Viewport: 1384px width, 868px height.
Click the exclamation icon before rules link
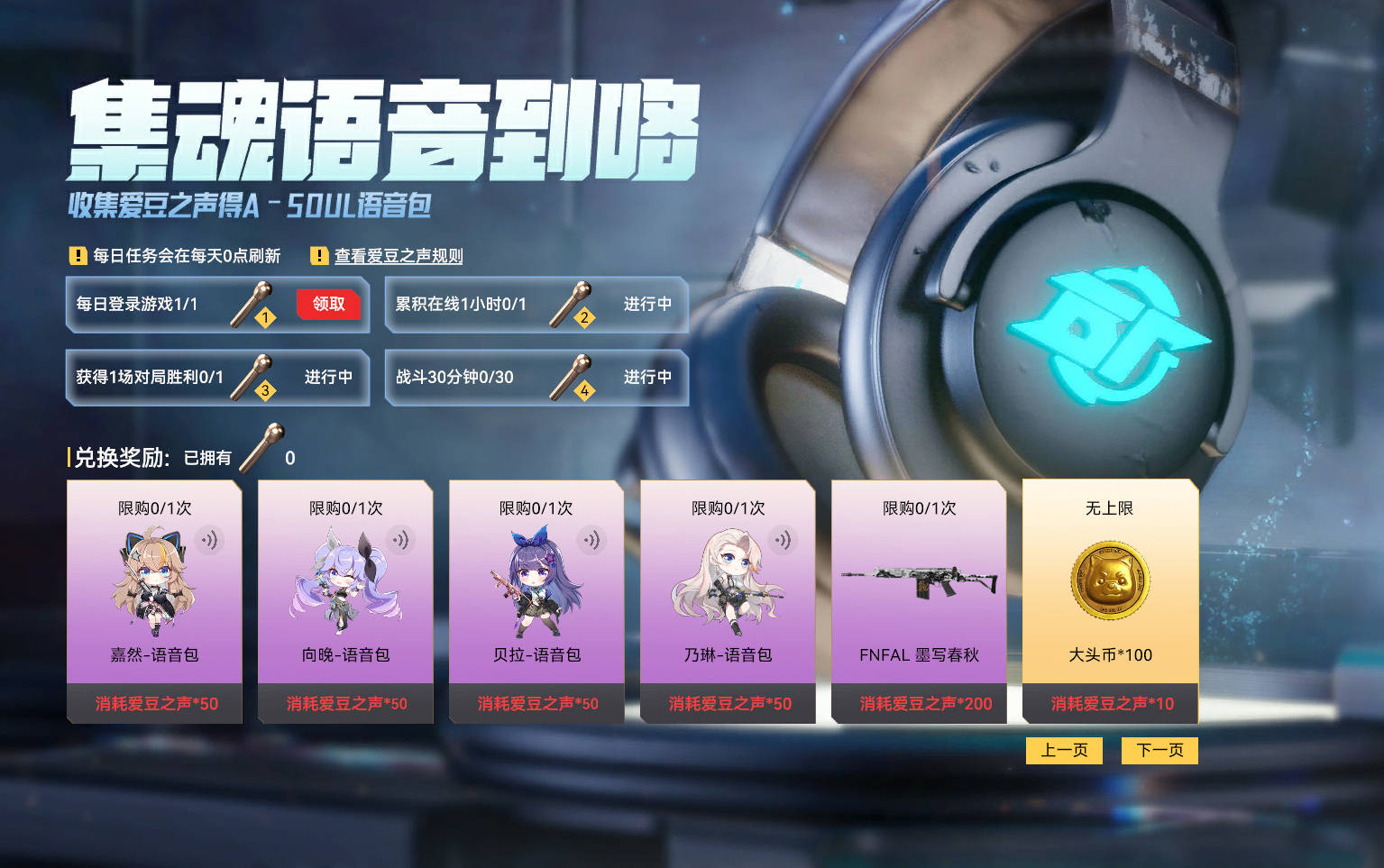(317, 255)
